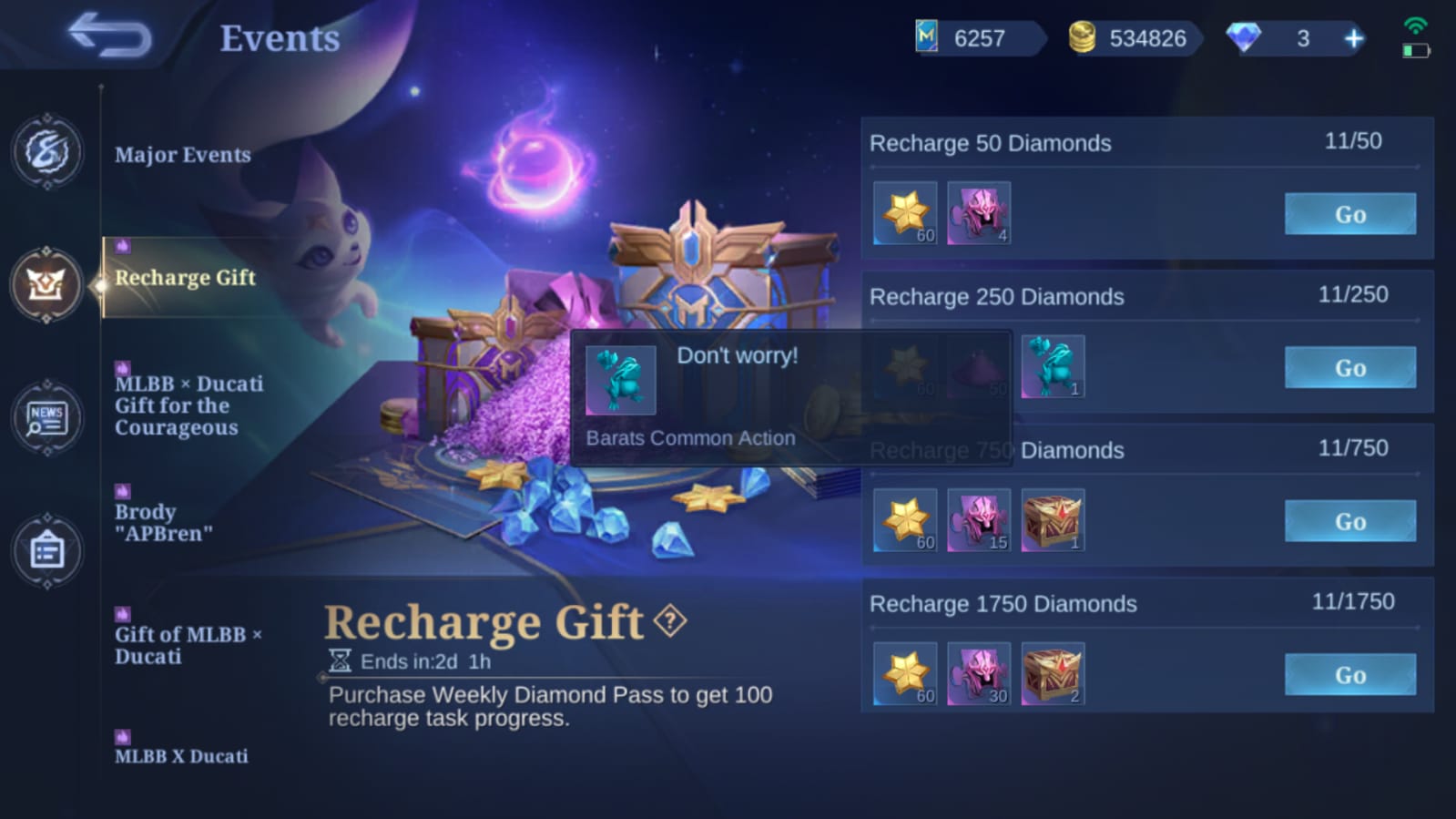Tap the plus to purchase diamonds
Screen dimensions: 1456x819
coord(1354,38)
